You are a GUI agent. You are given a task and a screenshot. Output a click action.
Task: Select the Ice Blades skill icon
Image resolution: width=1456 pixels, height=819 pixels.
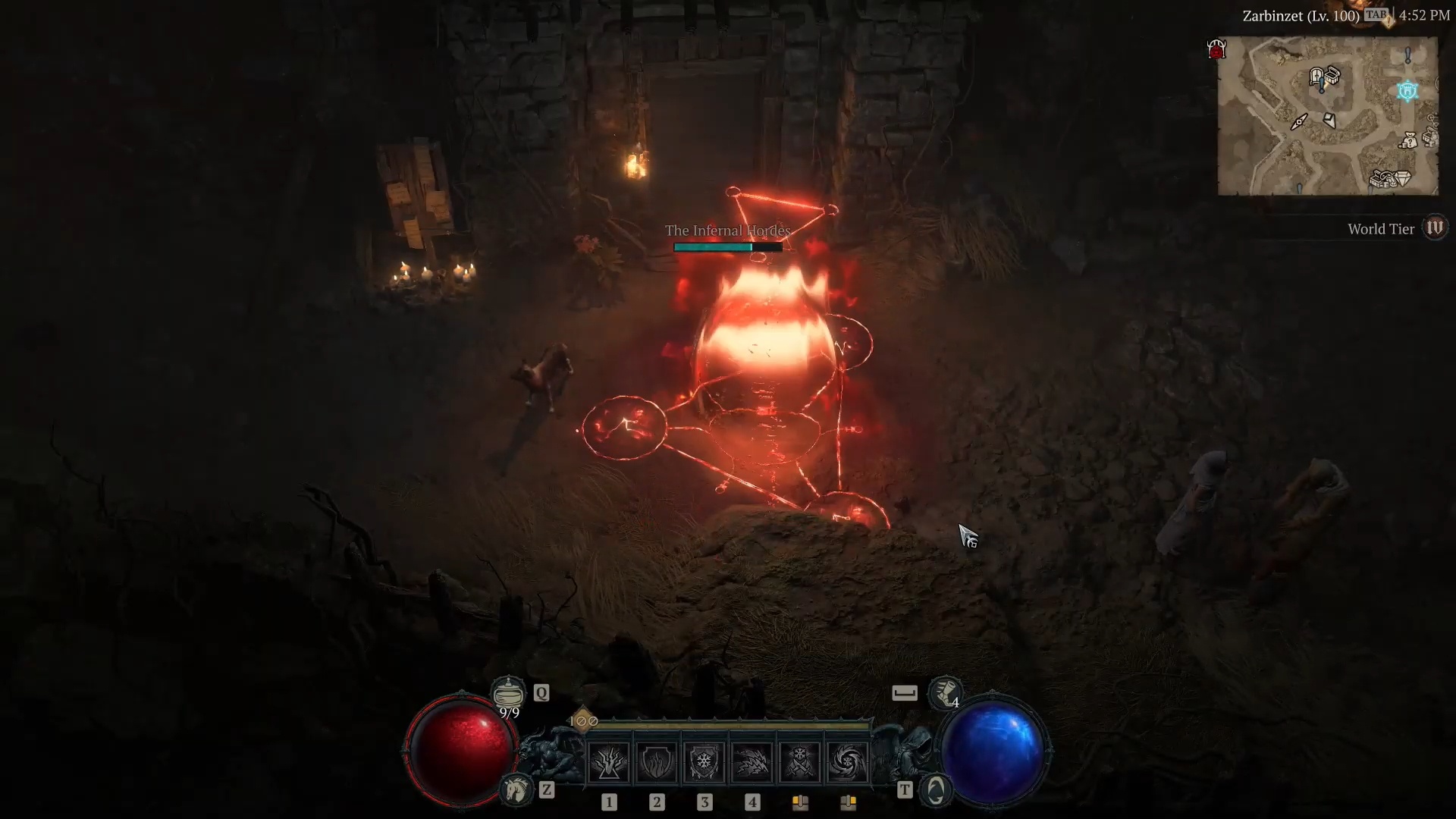click(799, 761)
